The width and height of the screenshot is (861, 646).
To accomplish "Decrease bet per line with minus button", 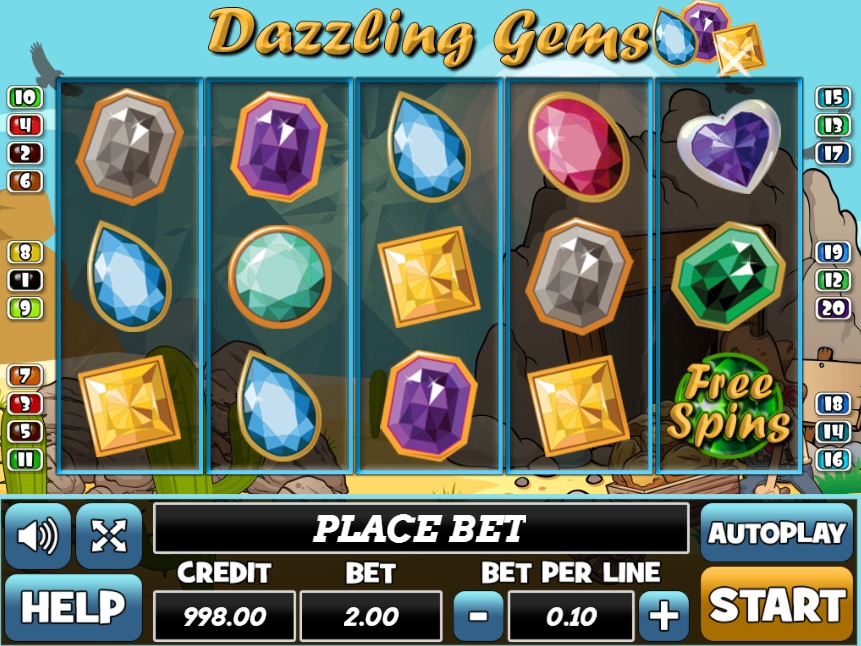I will 479,615.
